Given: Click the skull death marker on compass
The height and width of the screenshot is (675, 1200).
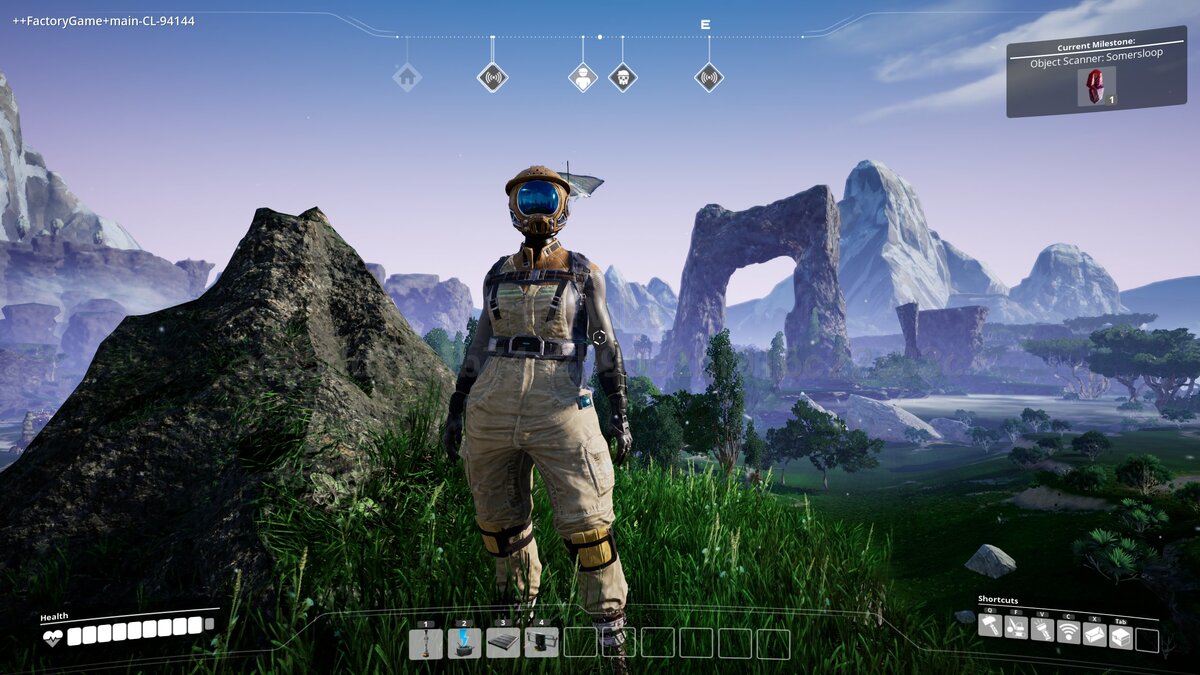Looking at the screenshot, I should (623, 77).
